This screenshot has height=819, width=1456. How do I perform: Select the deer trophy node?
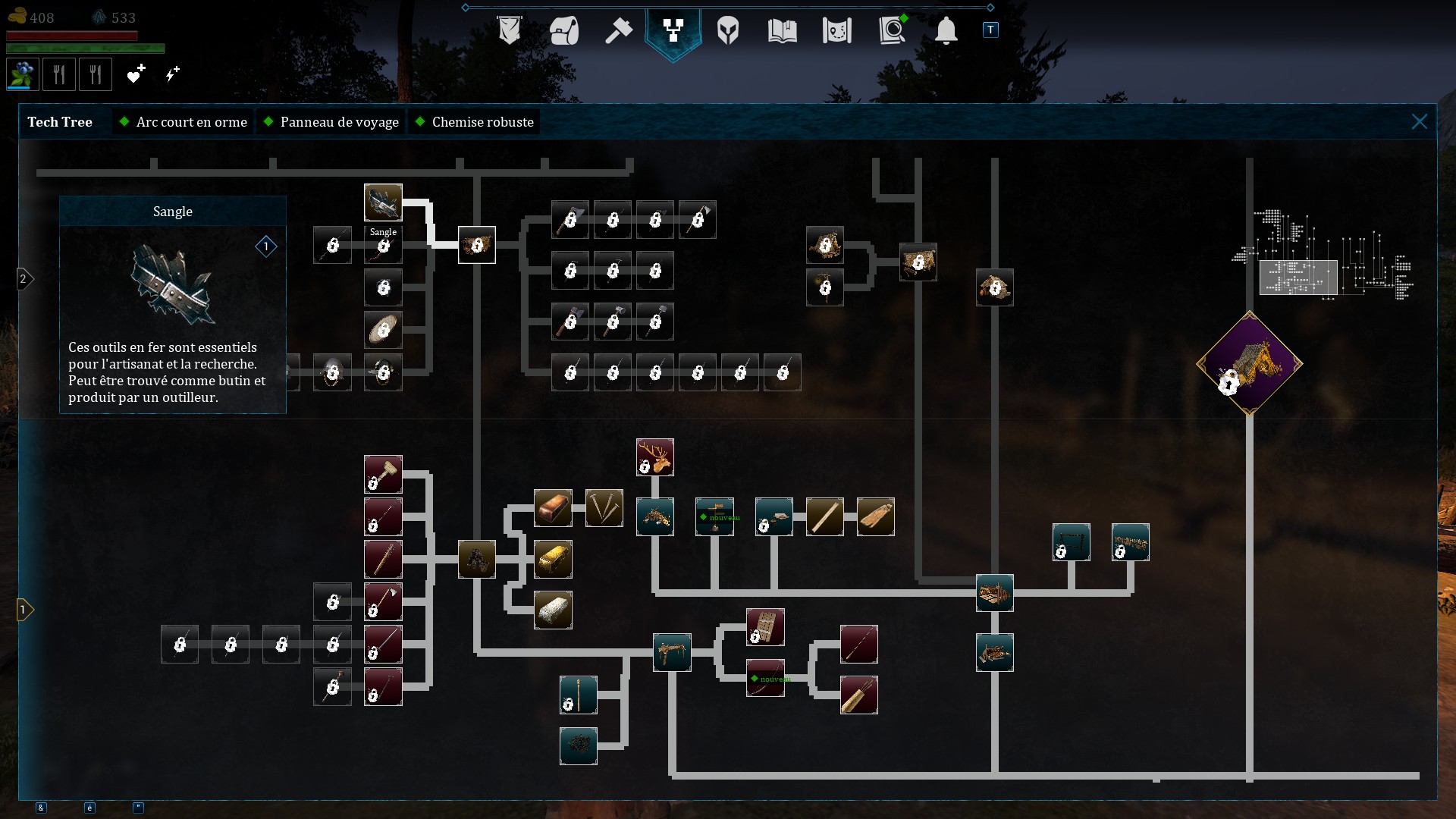click(x=655, y=457)
